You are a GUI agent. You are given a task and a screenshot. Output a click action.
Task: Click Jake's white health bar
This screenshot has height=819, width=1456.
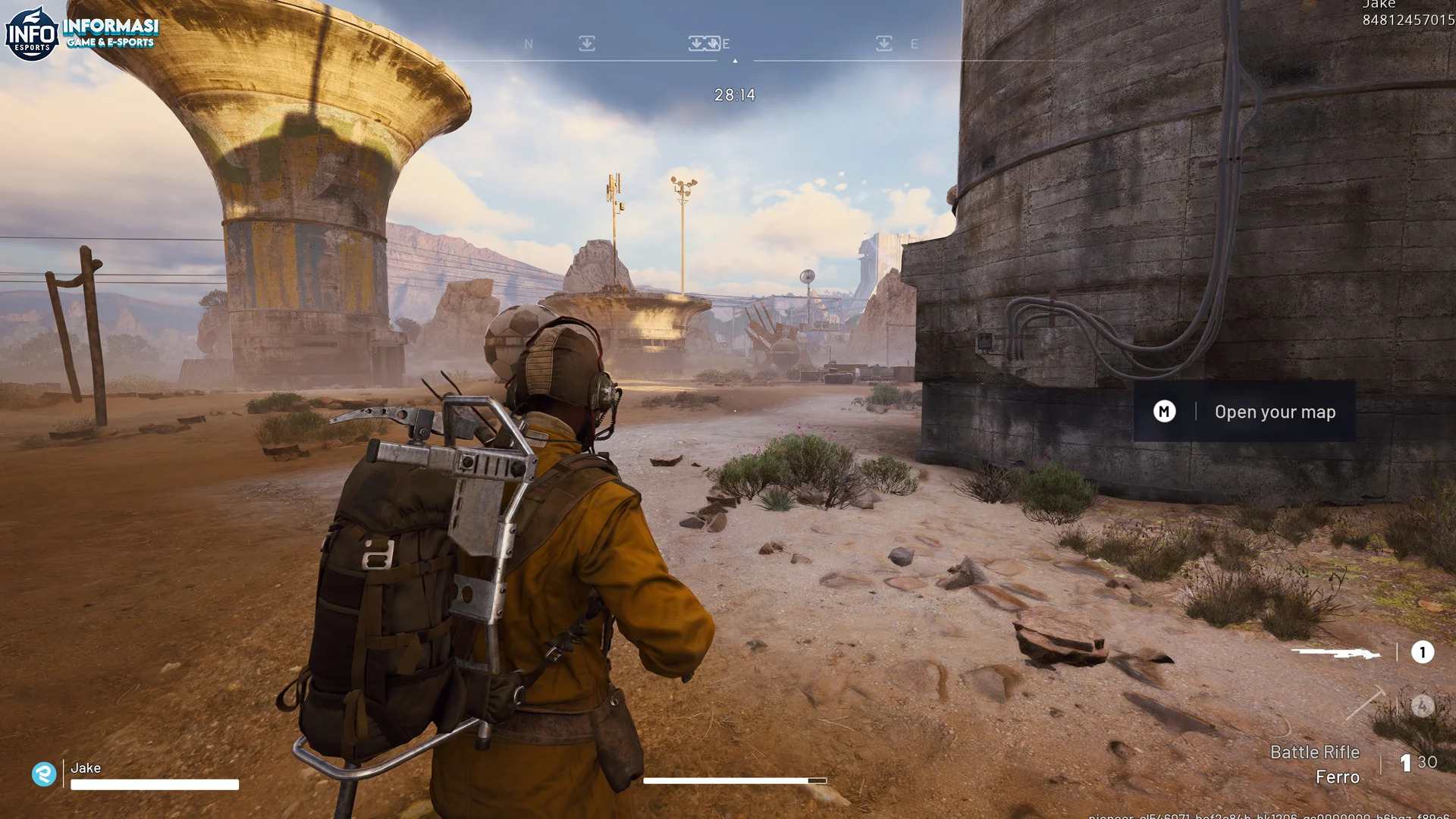155,783
